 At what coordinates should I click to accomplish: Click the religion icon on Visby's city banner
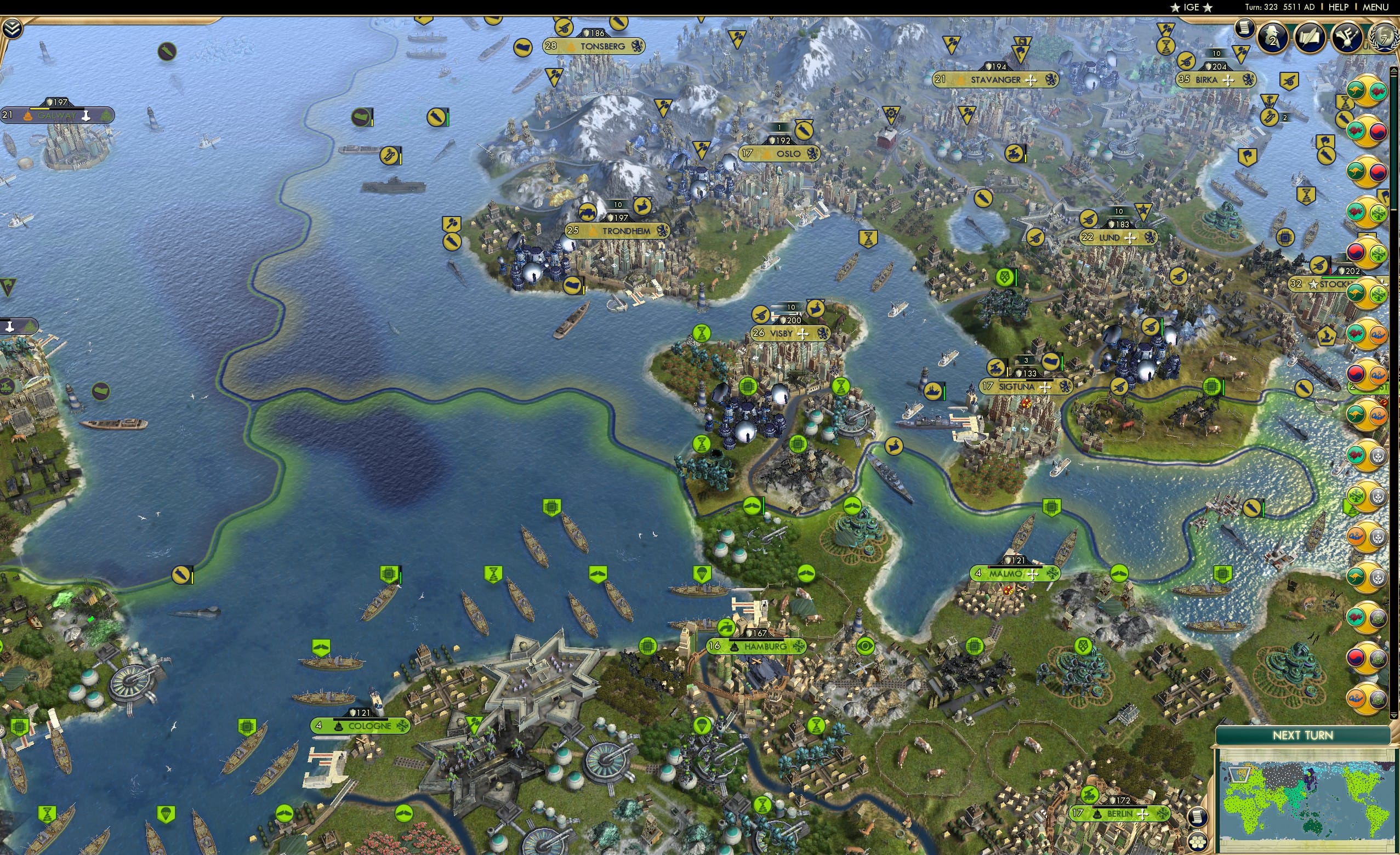click(803, 335)
